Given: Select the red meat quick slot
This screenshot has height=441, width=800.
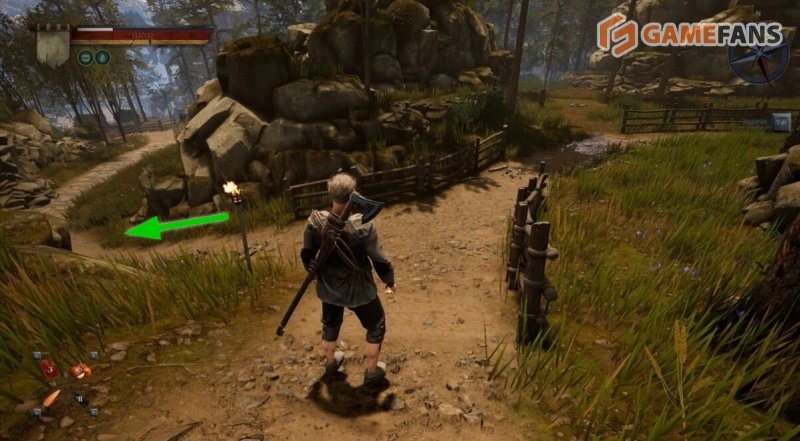Looking at the screenshot, I should (x=48, y=369).
